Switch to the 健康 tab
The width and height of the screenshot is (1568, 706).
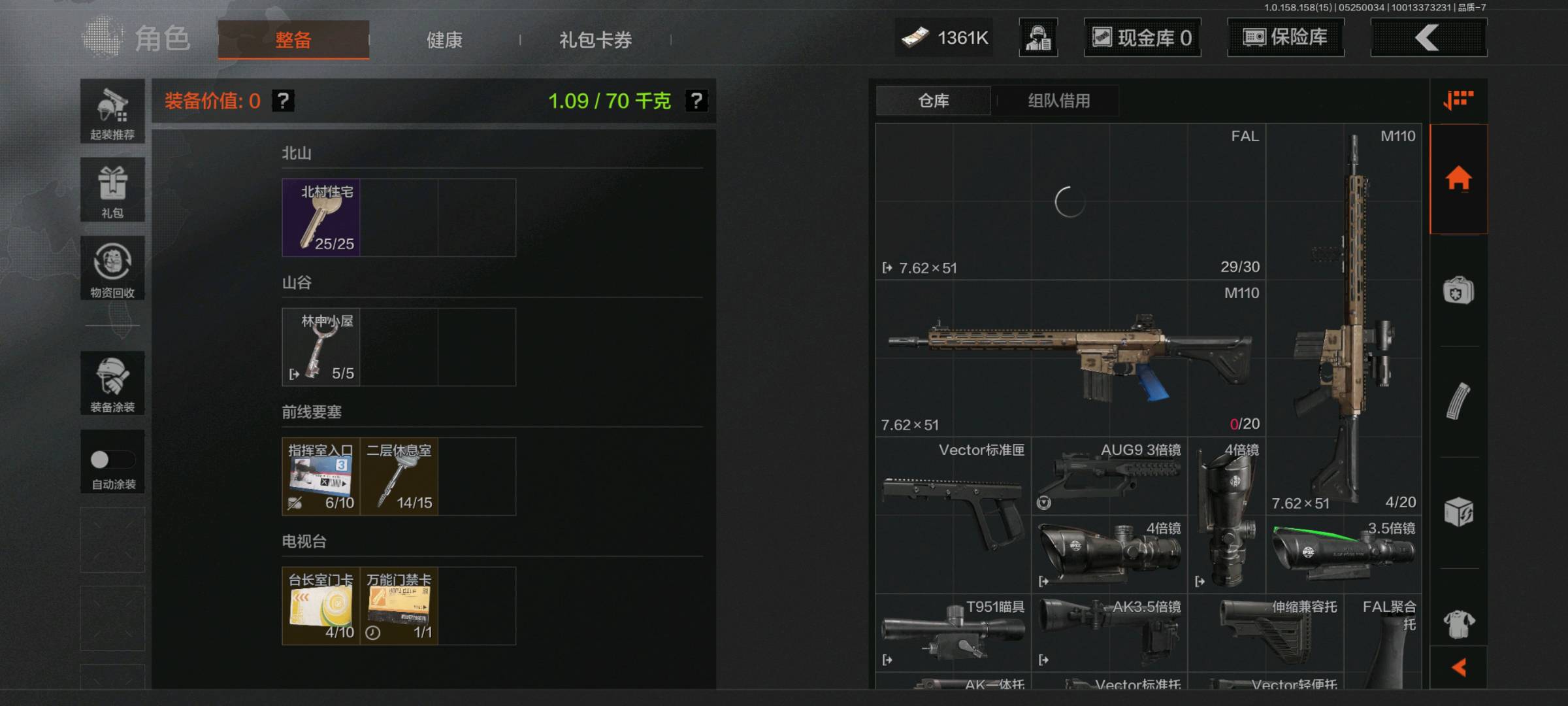pos(444,40)
